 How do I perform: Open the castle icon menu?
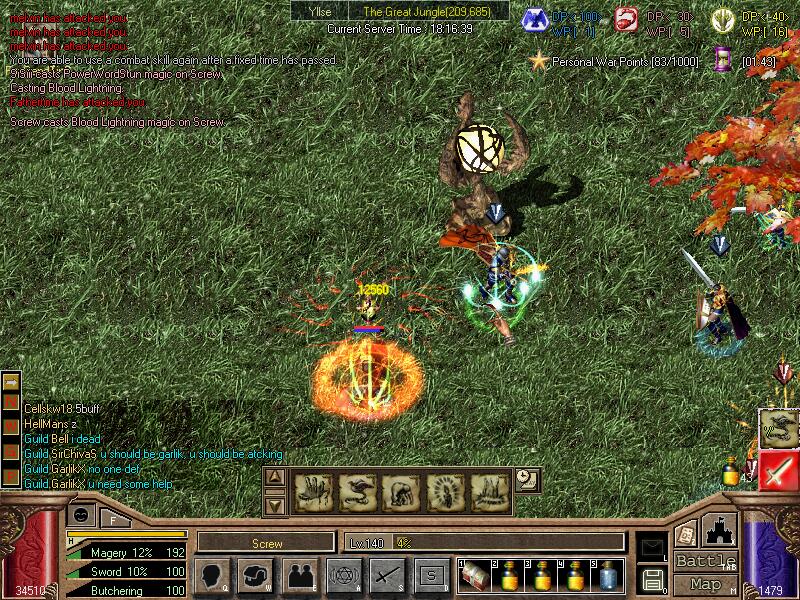[x=722, y=529]
